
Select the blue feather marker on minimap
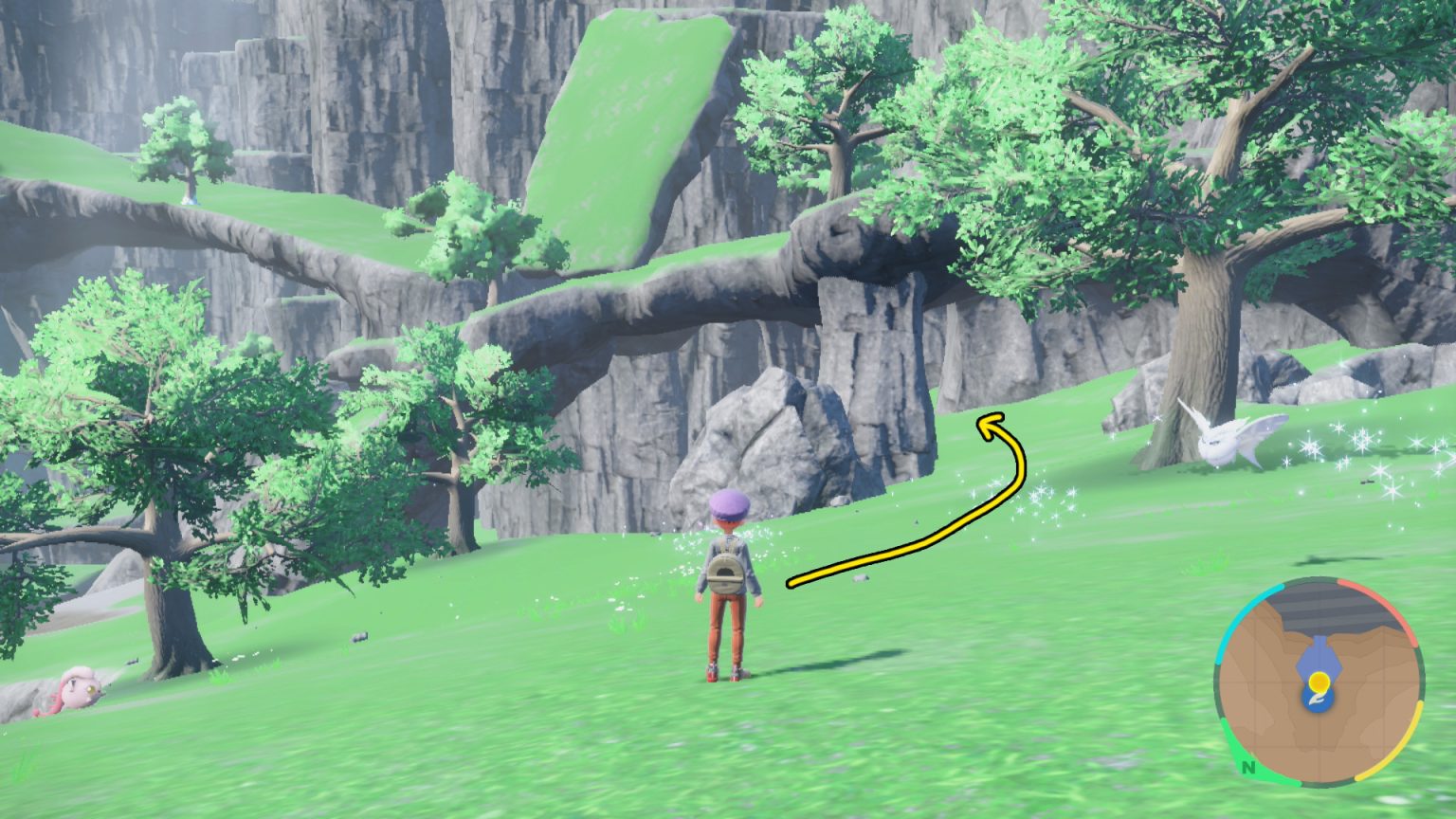pyautogui.click(x=1317, y=700)
